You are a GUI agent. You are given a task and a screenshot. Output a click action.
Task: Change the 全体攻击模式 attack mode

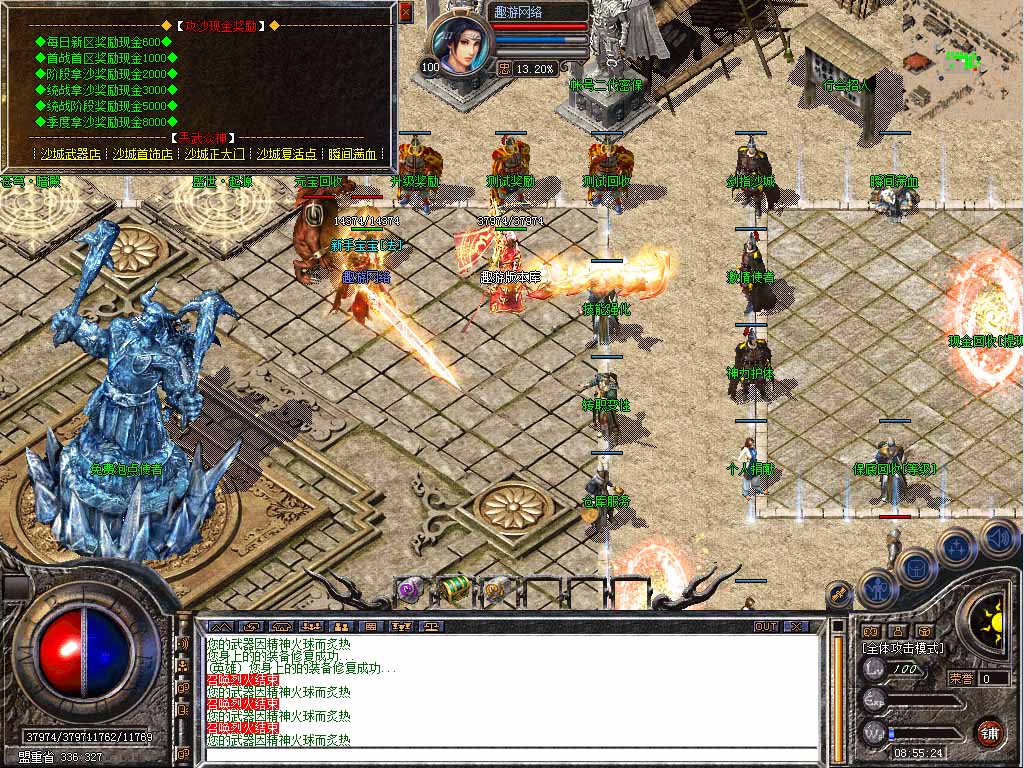click(903, 648)
